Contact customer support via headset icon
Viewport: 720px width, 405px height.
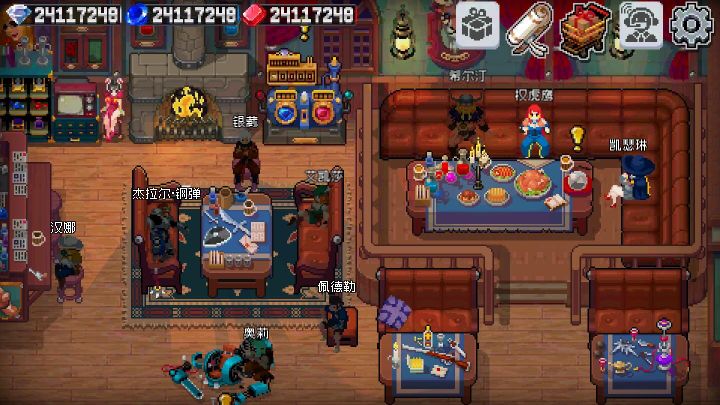640,24
